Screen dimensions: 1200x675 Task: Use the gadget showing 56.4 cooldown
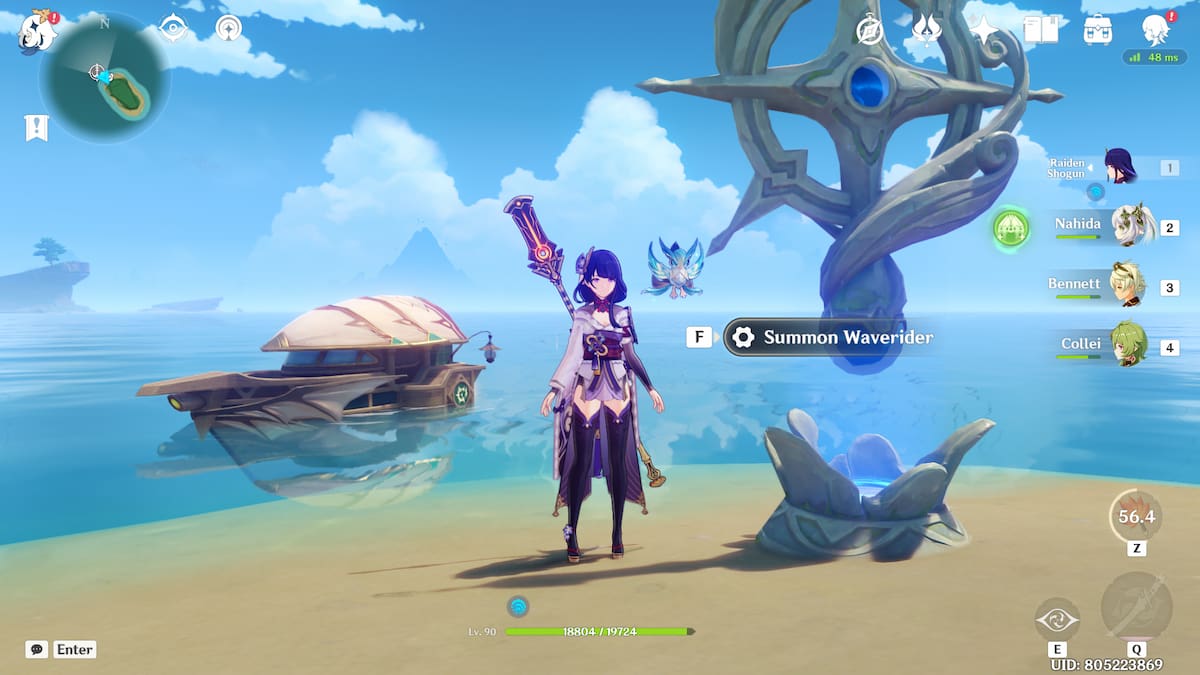pyautogui.click(x=1136, y=516)
